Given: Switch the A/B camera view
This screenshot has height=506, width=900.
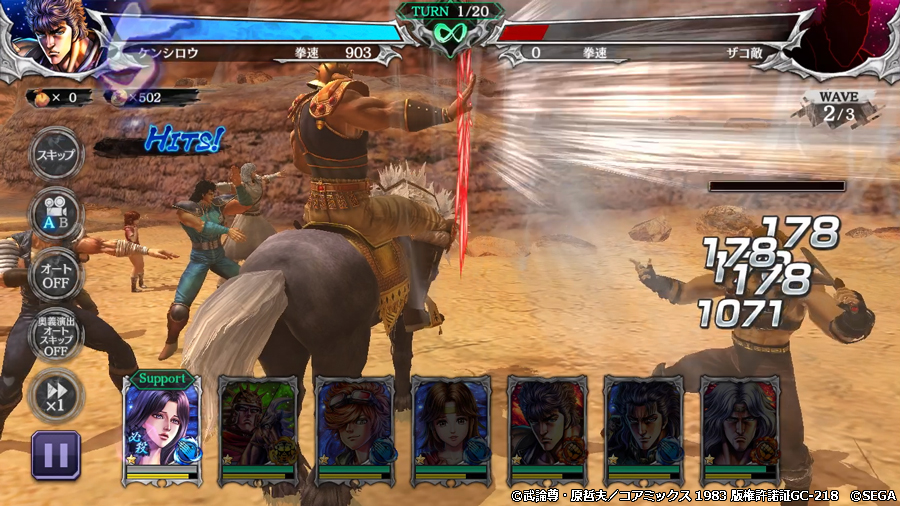Looking at the screenshot, I should pos(56,213).
